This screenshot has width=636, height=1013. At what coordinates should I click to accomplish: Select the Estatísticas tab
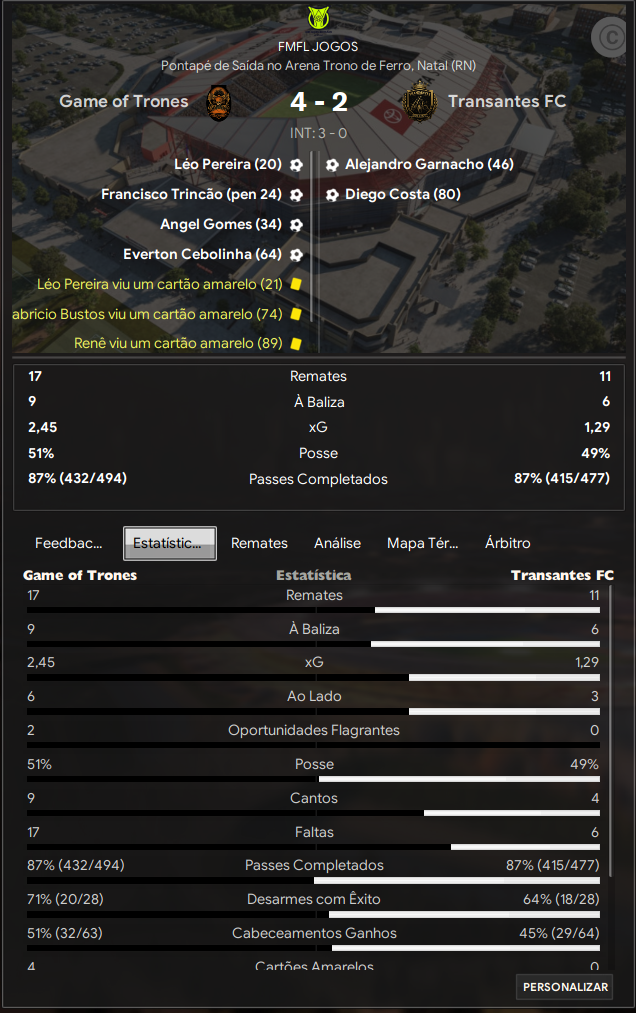(x=169, y=543)
